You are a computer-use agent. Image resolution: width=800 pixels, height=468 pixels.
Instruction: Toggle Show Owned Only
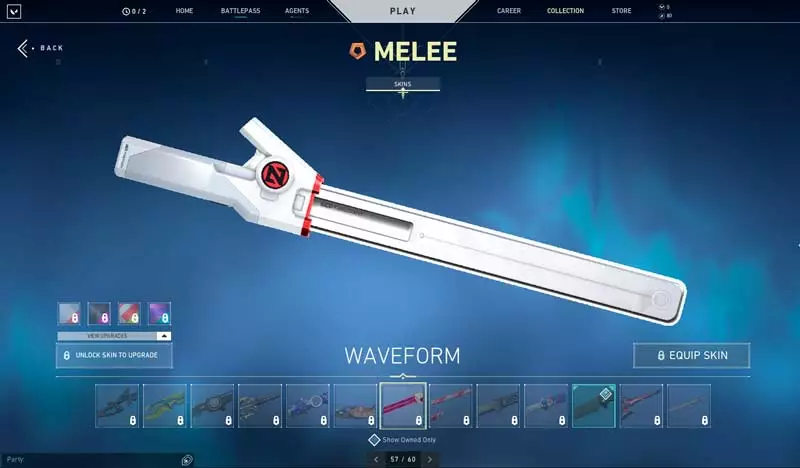click(374, 439)
